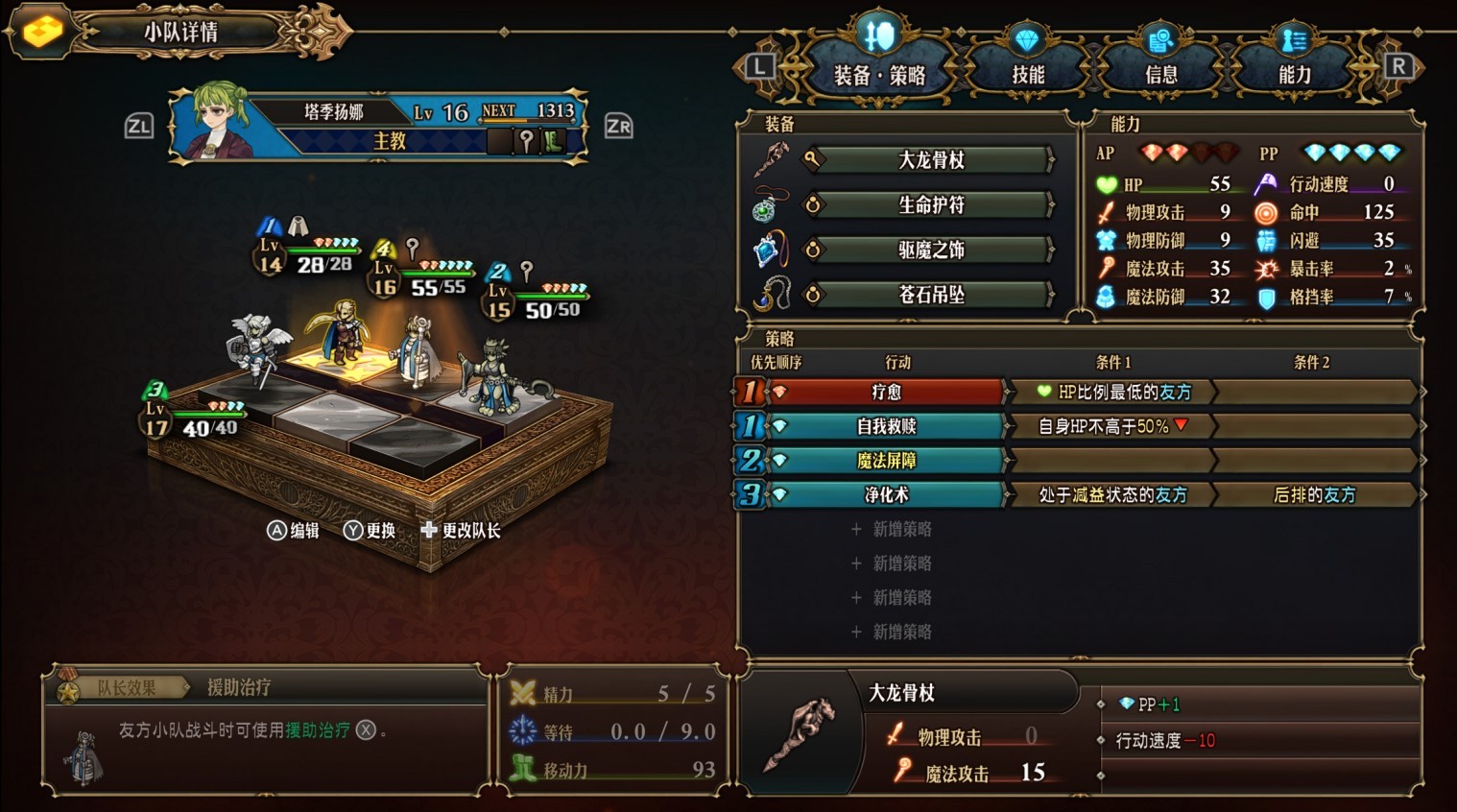This screenshot has height=812, width=1457.
Task: 点击能力面板中HP旁的绿色爱心图标
Action: (x=1108, y=184)
